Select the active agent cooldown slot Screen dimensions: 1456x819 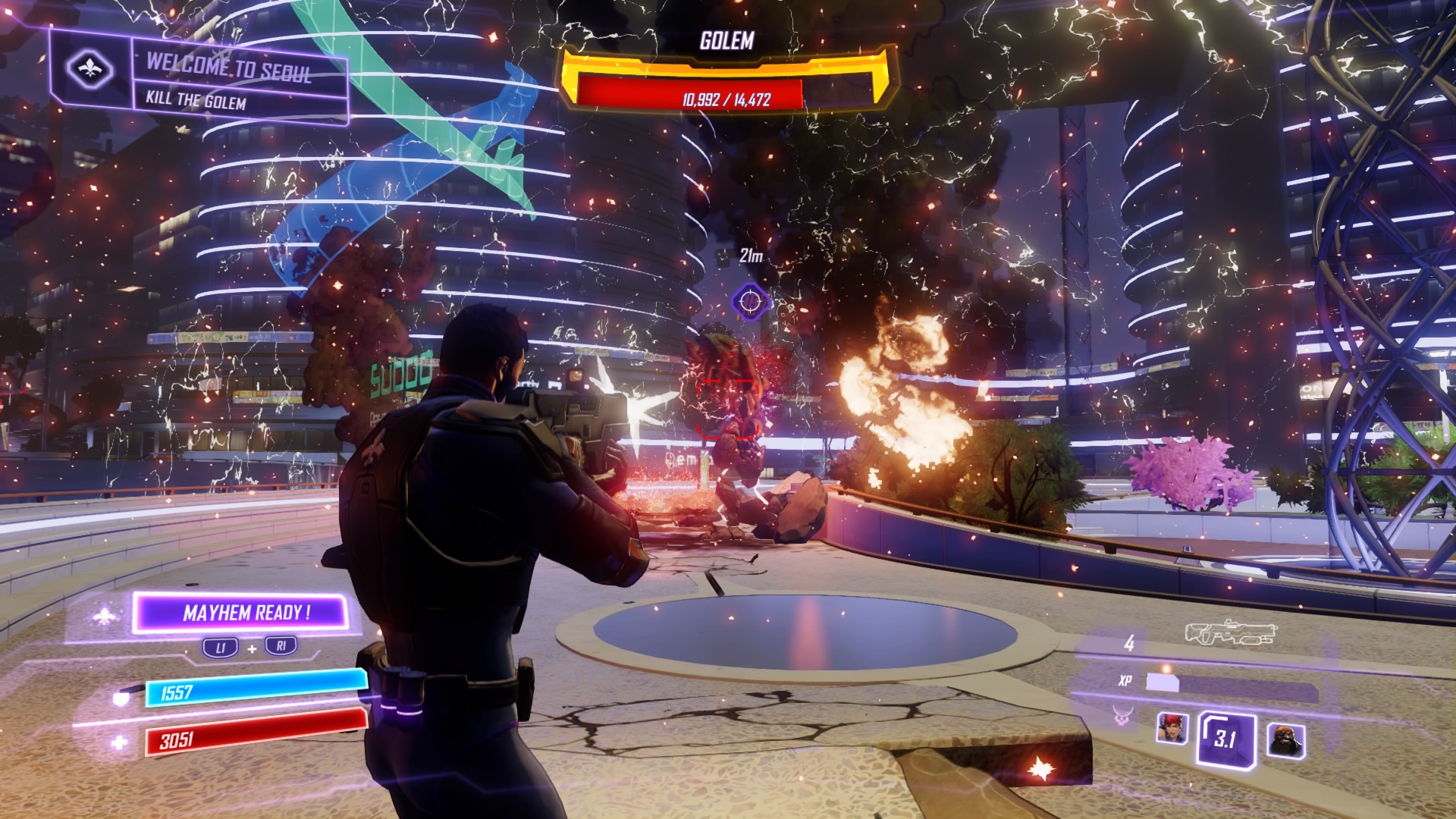click(x=1225, y=738)
